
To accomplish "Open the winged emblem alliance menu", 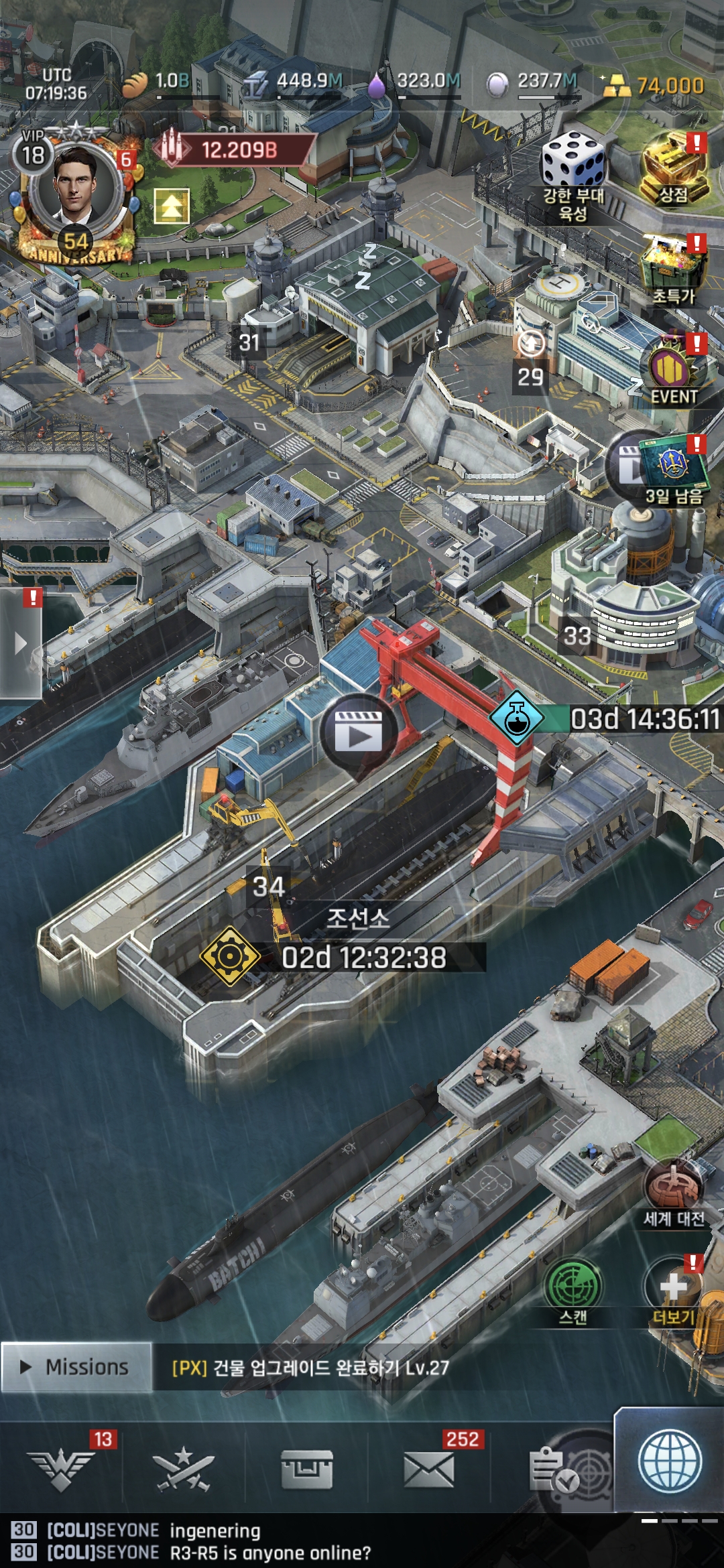I will pyautogui.click(x=61, y=1469).
